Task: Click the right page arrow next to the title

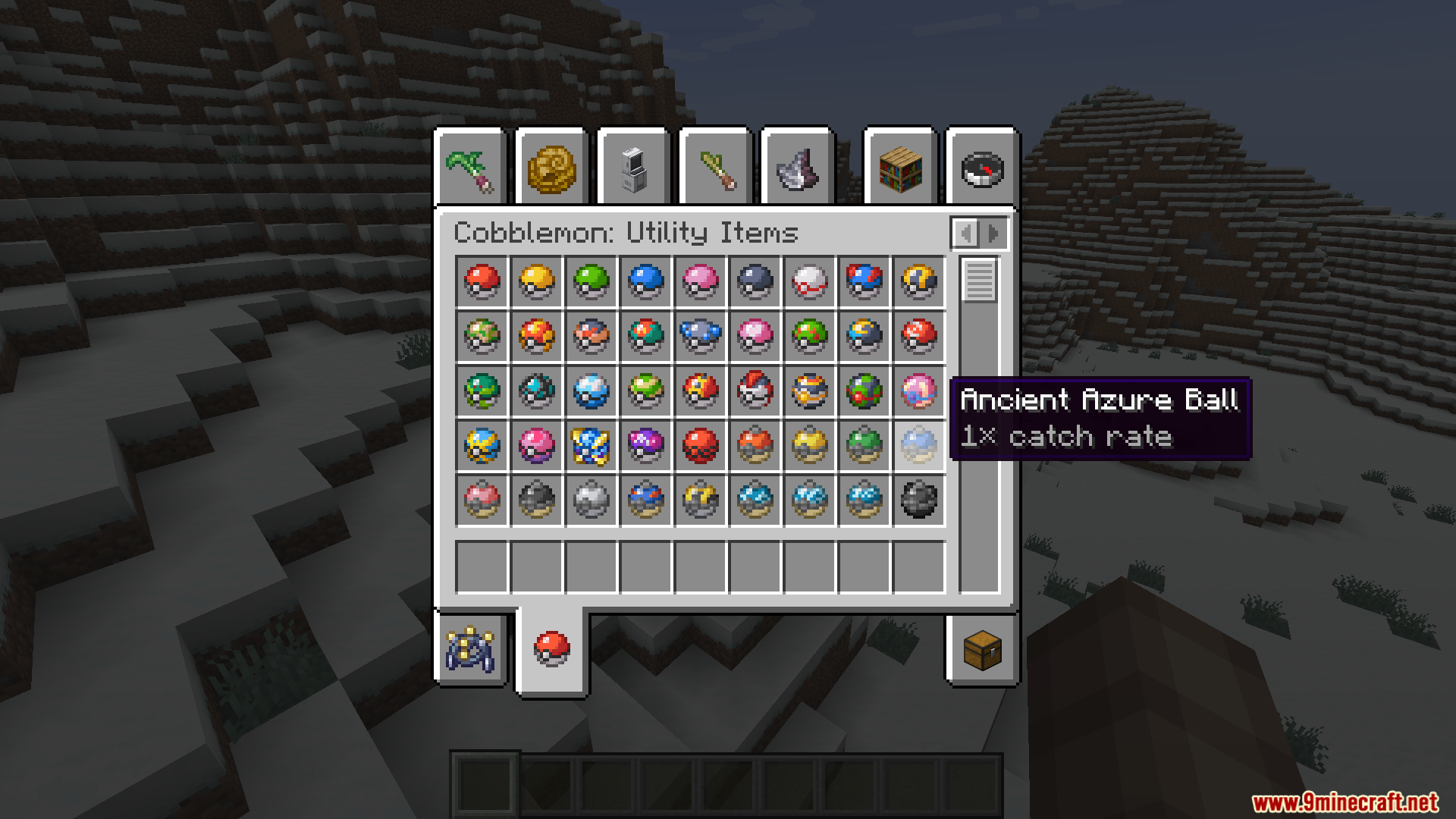Action: click(x=993, y=233)
